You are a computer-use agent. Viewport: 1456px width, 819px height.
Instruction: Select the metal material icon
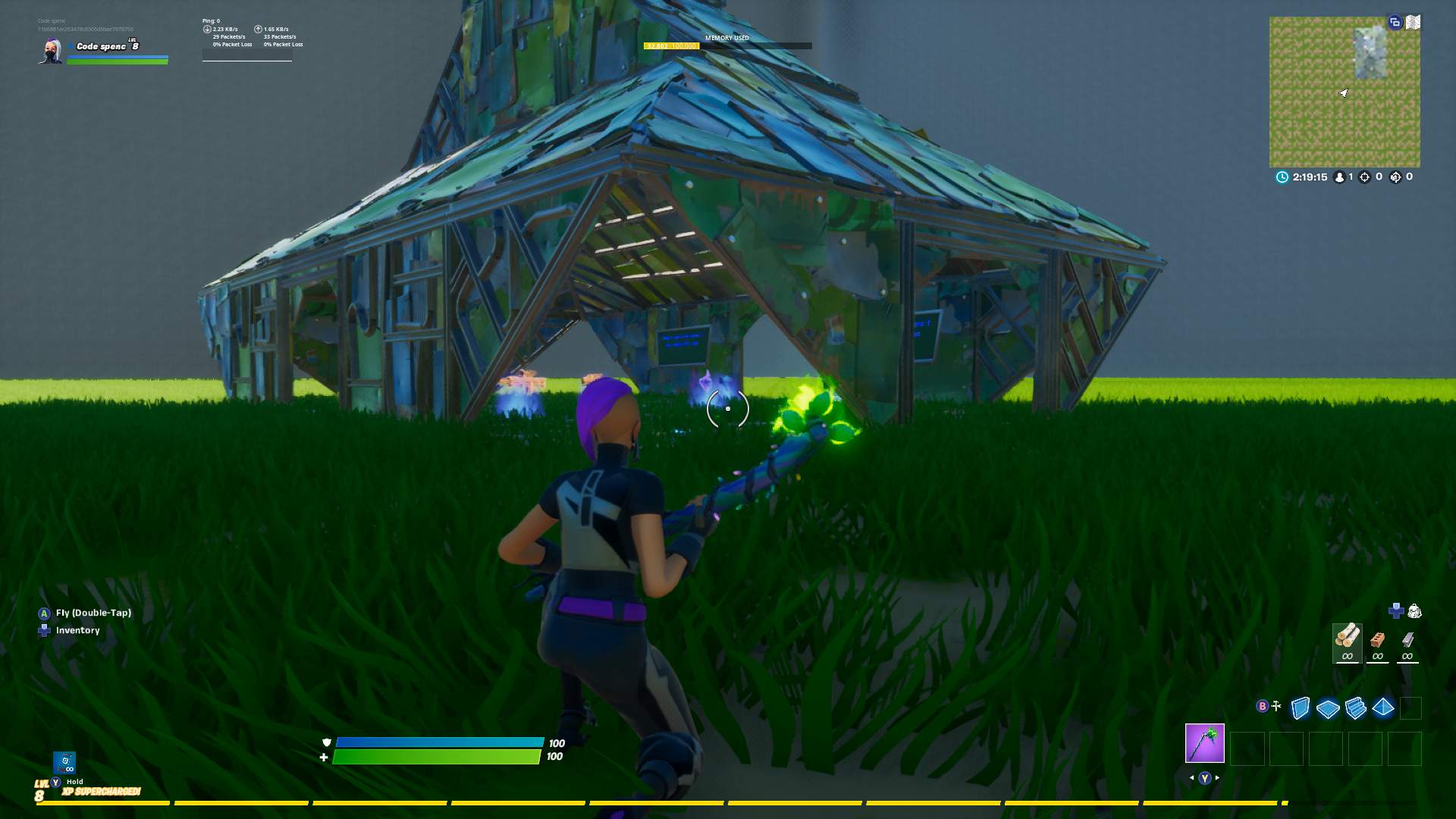(1409, 641)
